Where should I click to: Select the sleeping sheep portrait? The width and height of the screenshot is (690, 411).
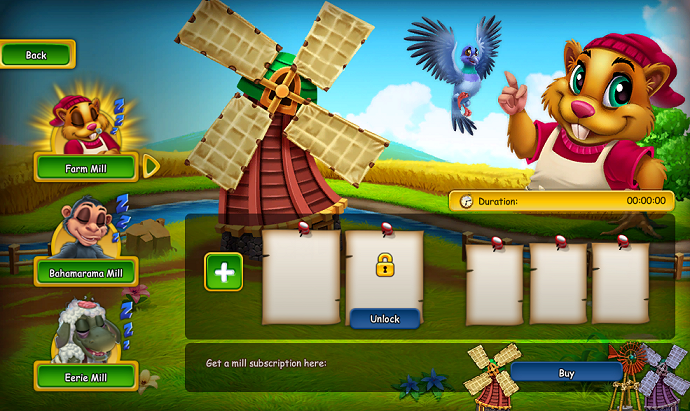tap(85, 332)
